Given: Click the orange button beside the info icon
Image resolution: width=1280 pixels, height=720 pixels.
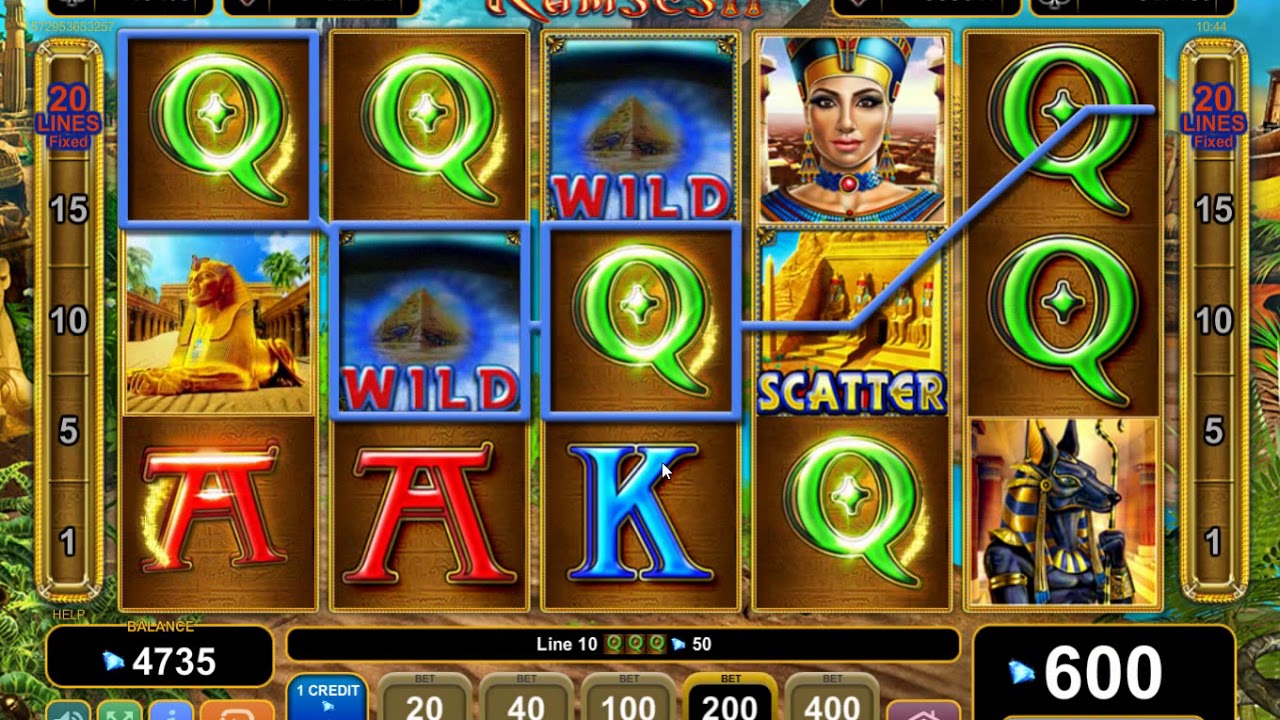Looking at the screenshot, I should [x=236, y=711].
